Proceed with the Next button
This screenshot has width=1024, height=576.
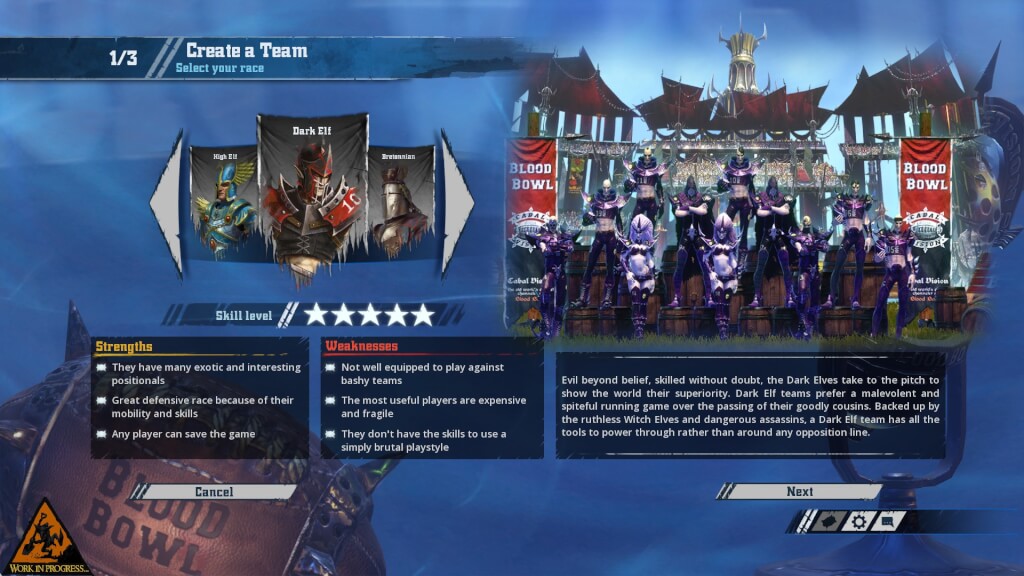tap(799, 491)
